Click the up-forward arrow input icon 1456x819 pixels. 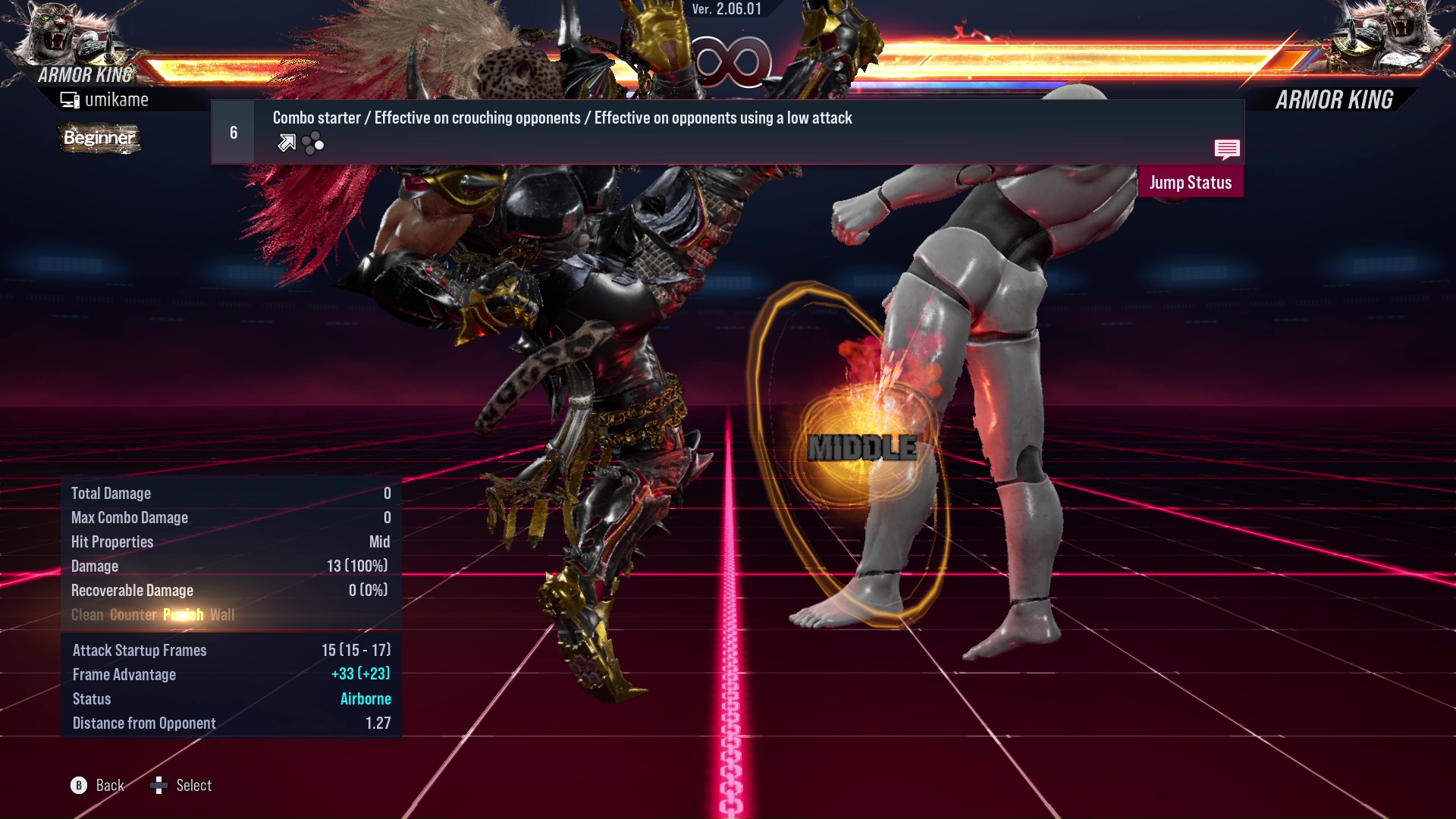(x=286, y=142)
